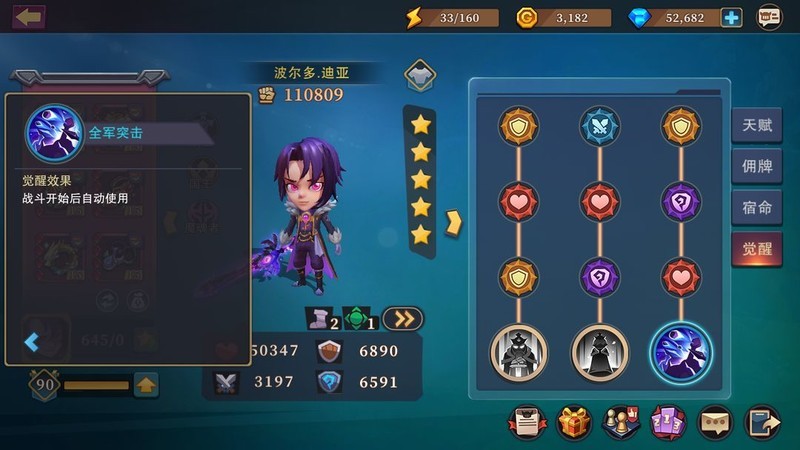Go back with the top-left arrow button
The height and width of the screenshot is (450, 800).
[x=29, y=17]
